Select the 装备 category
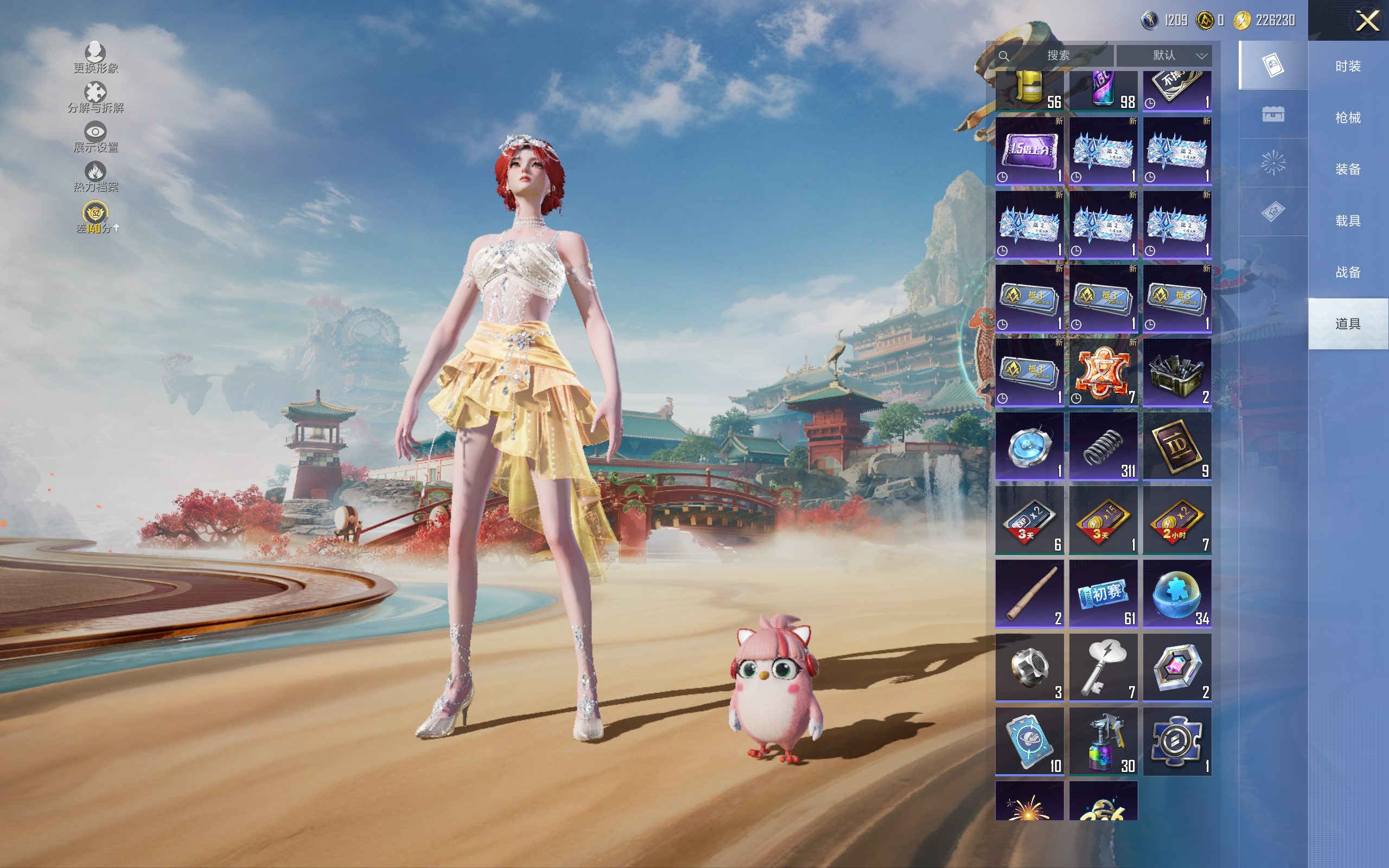This screenshot has height=868, width=1389. (1347, 169)
